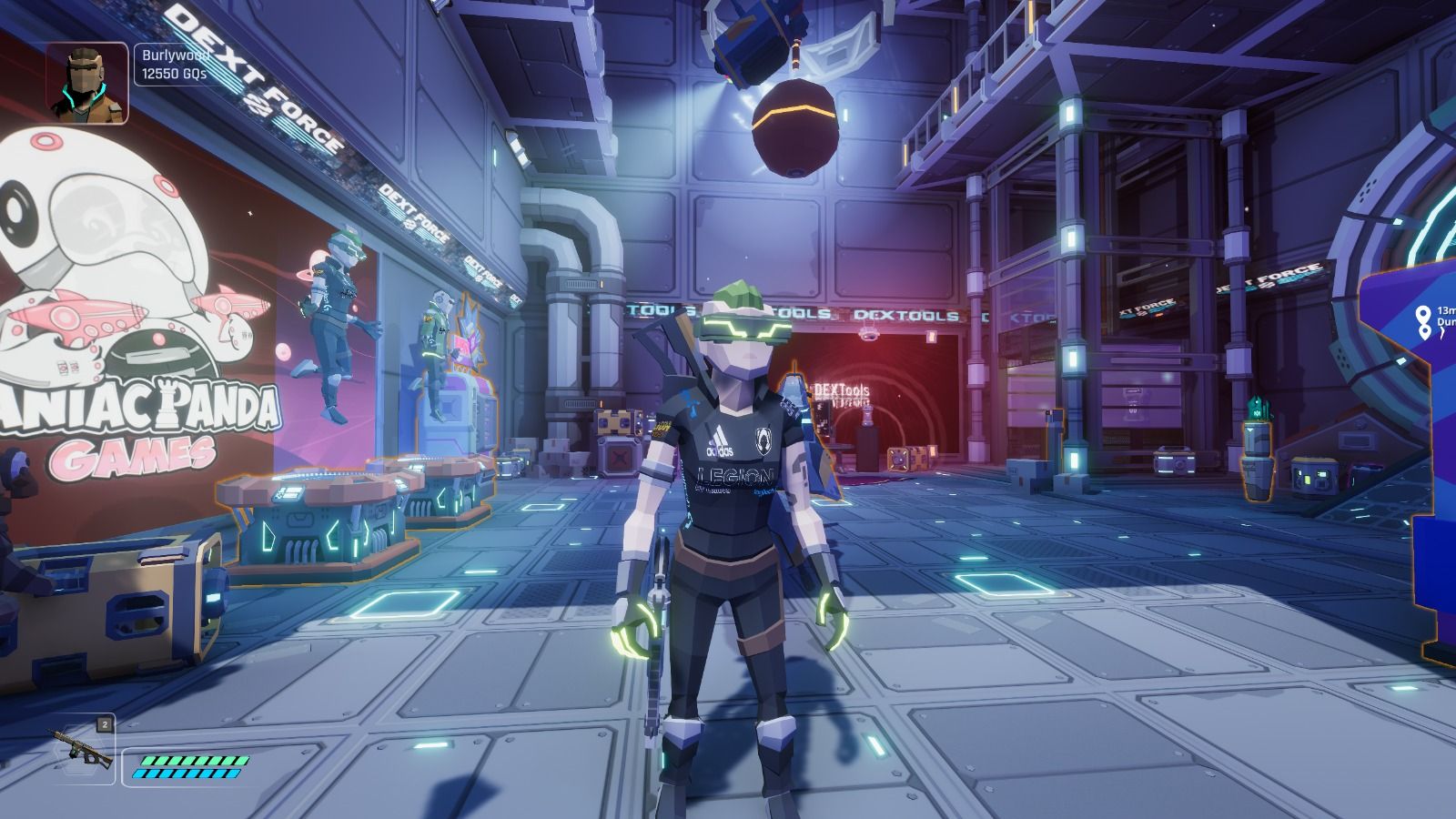Click the location pin waypoint marker
The height and width of the screenshot is (819, 1456).
(1423, 321)
